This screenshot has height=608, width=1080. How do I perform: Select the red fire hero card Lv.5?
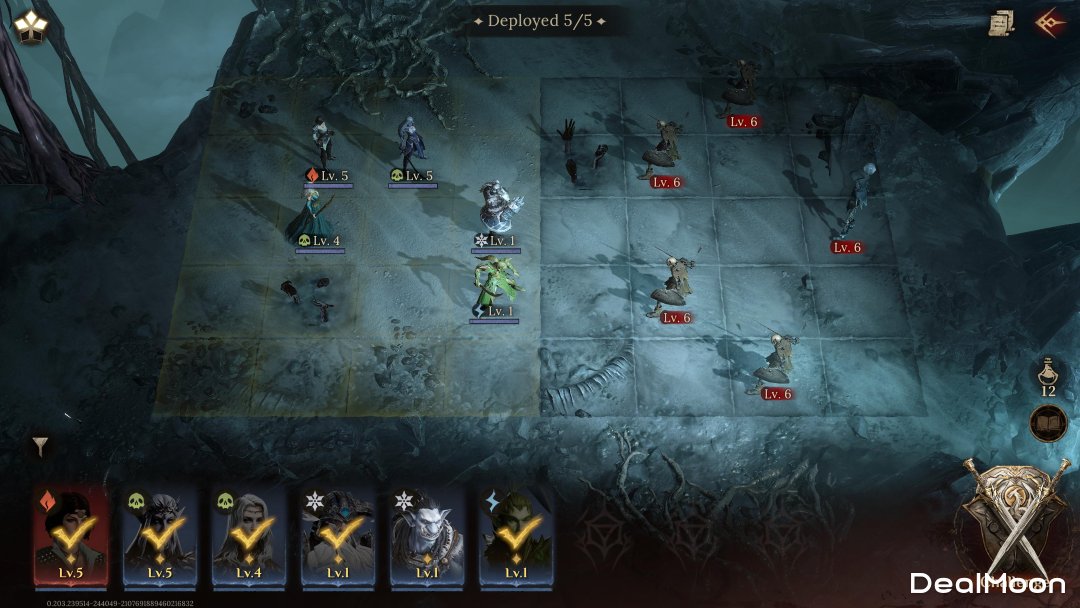(x=70, y=537)
